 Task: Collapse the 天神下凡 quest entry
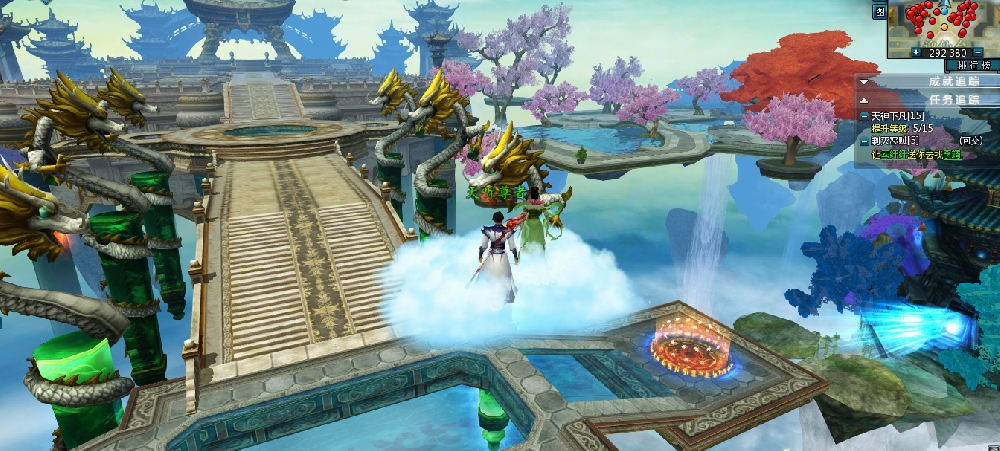coord(865,117)
